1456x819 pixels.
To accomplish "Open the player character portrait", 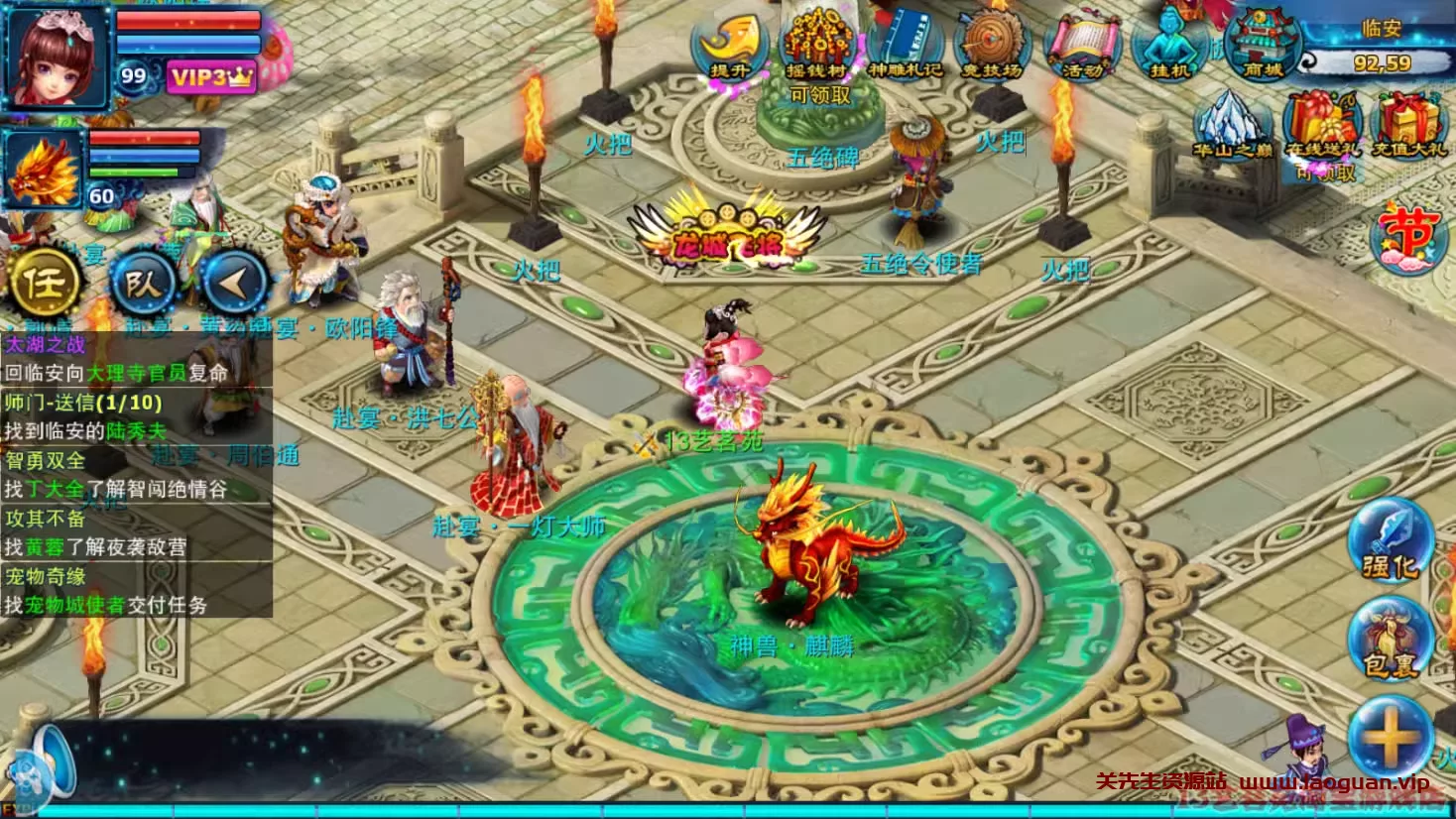I will click(x=58, y=58).
